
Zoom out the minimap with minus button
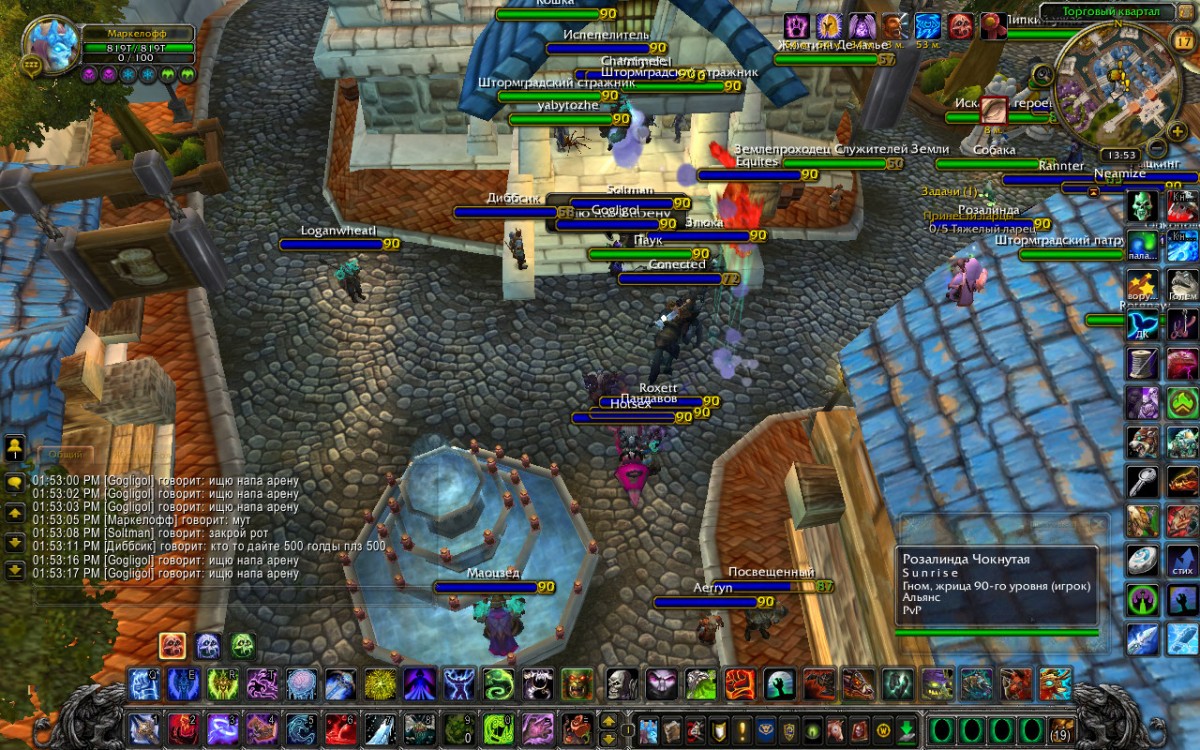pos(1155,149)
